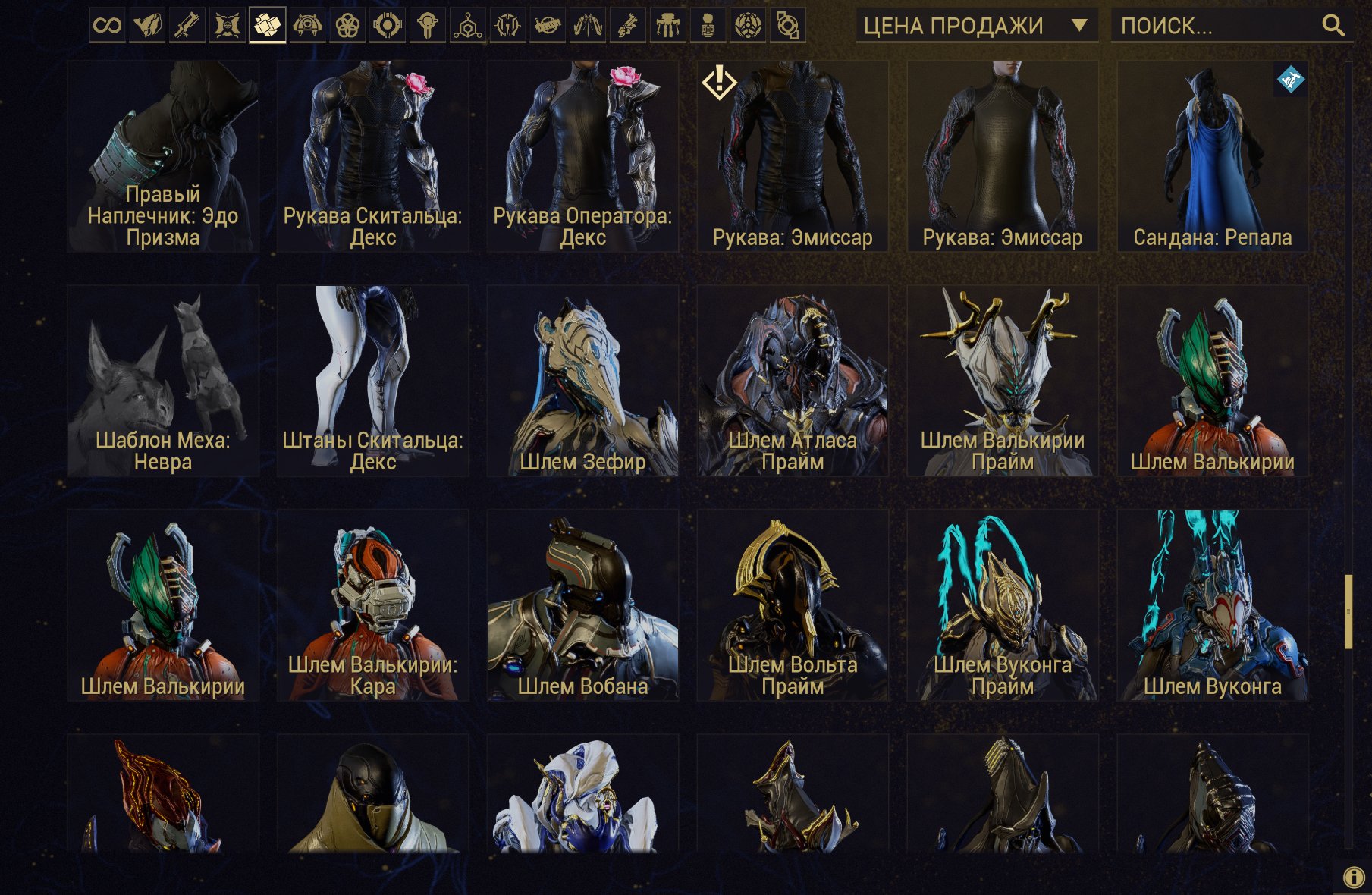Select the robot mech category tab

tap(668, 26)
